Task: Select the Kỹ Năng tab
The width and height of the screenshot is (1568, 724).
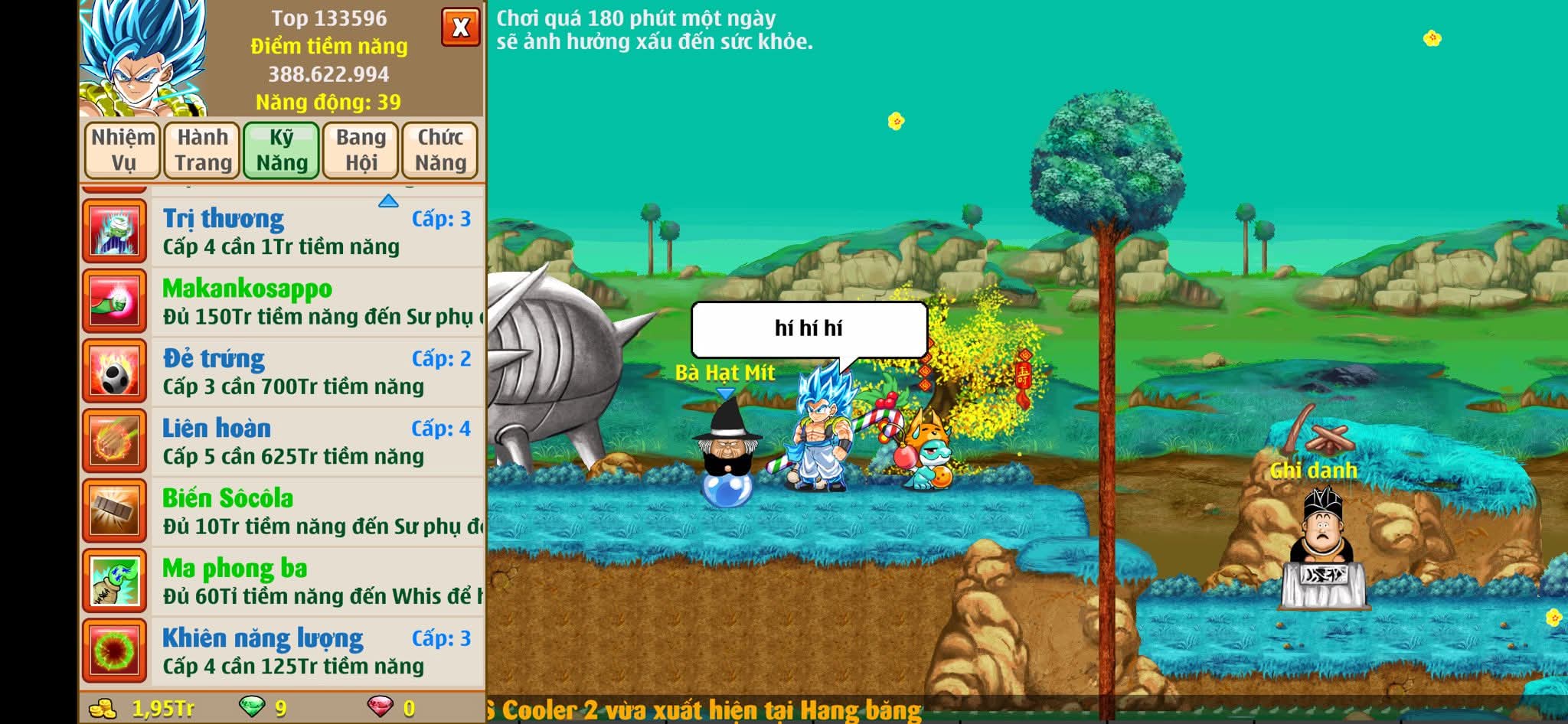Action: (282, 150)
